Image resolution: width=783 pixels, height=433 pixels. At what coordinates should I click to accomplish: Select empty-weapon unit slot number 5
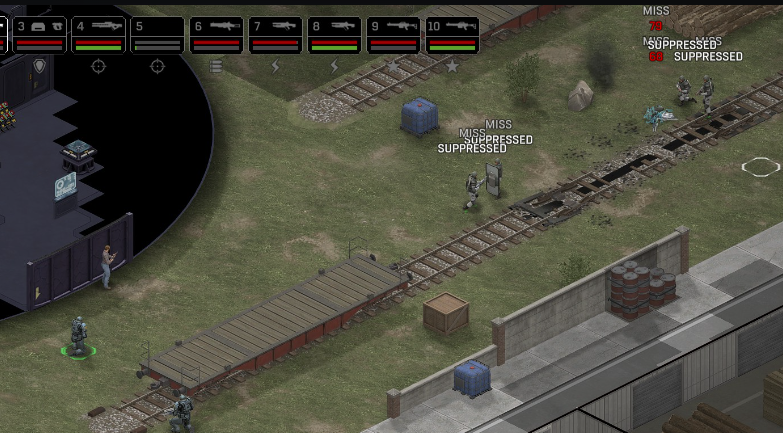point(157,34)
